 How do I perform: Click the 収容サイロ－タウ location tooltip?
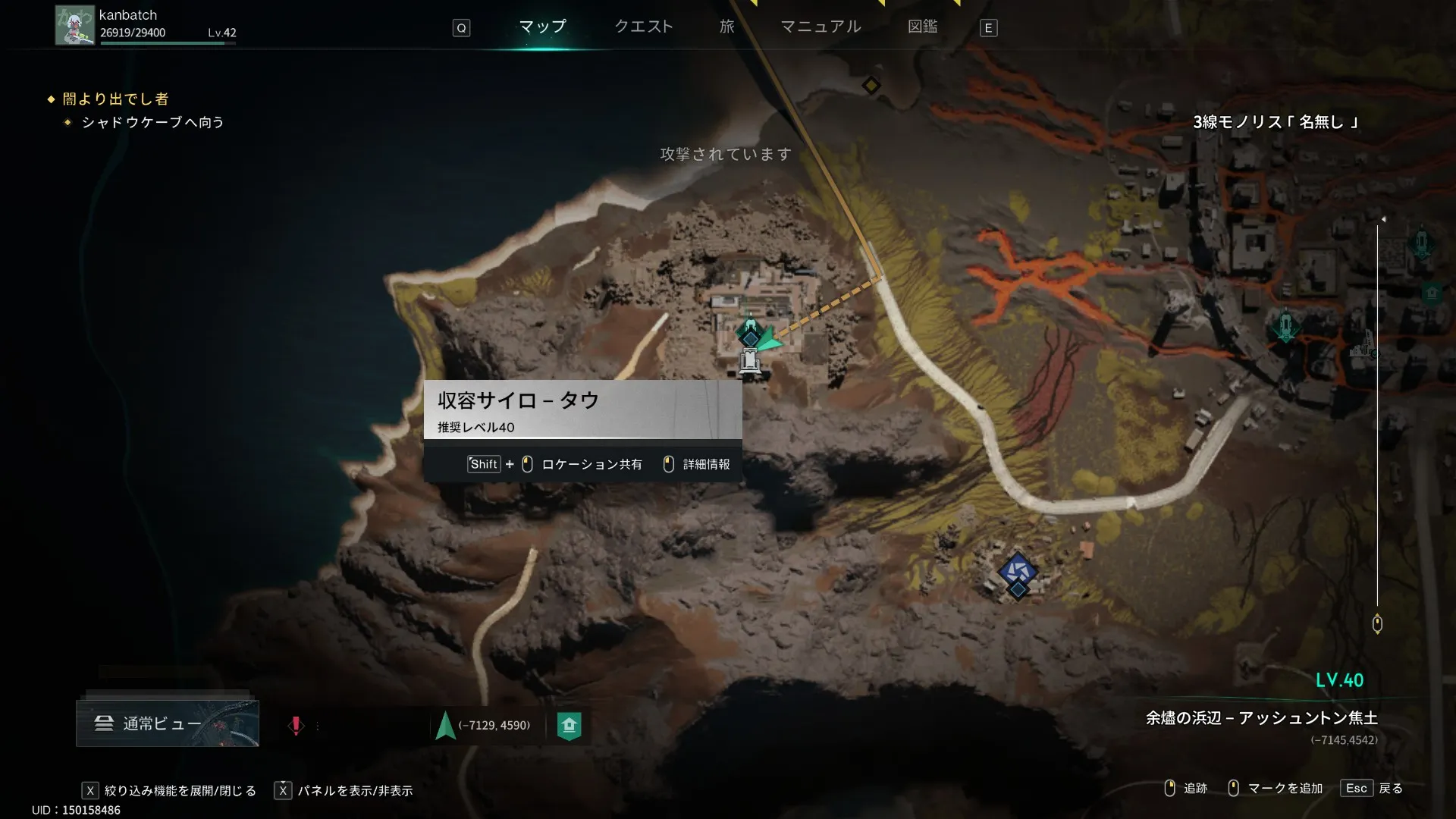click(582, 409)
